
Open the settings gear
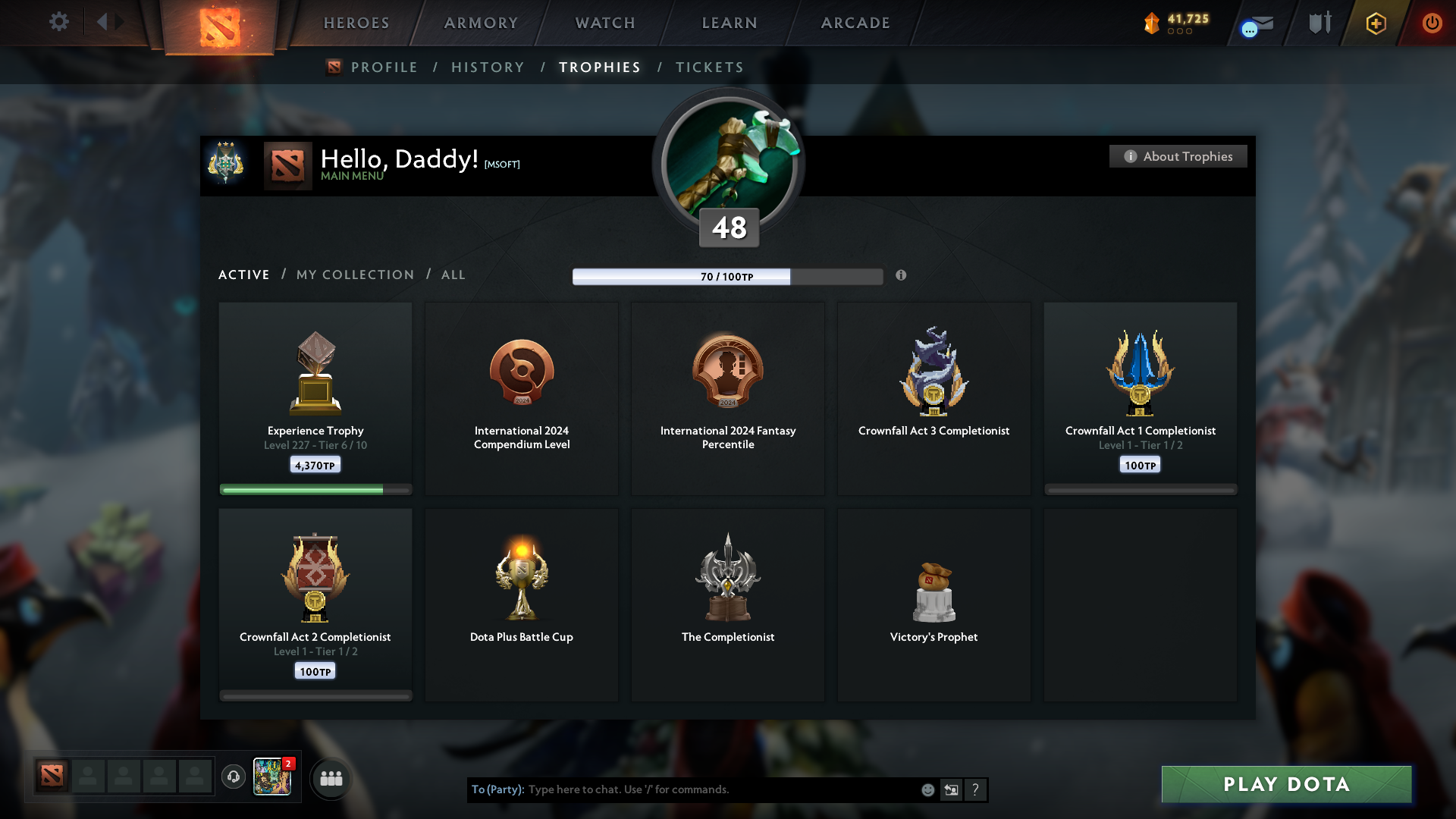(x=59, y=22)
